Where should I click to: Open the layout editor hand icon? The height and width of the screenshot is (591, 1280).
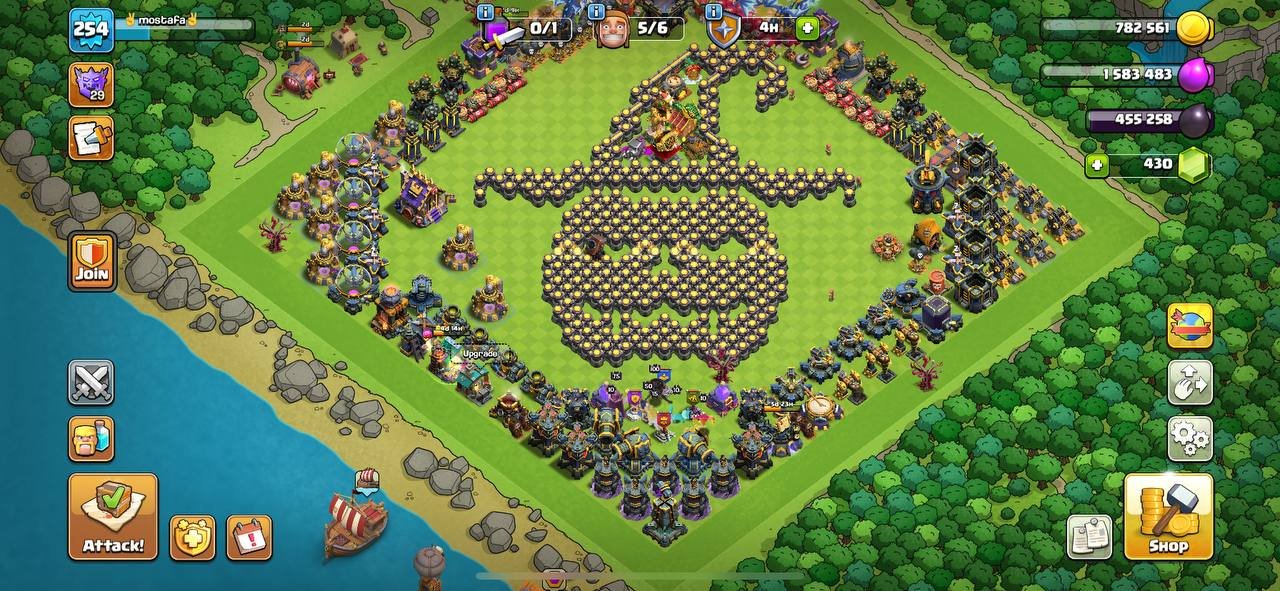tap(1190, 382)
